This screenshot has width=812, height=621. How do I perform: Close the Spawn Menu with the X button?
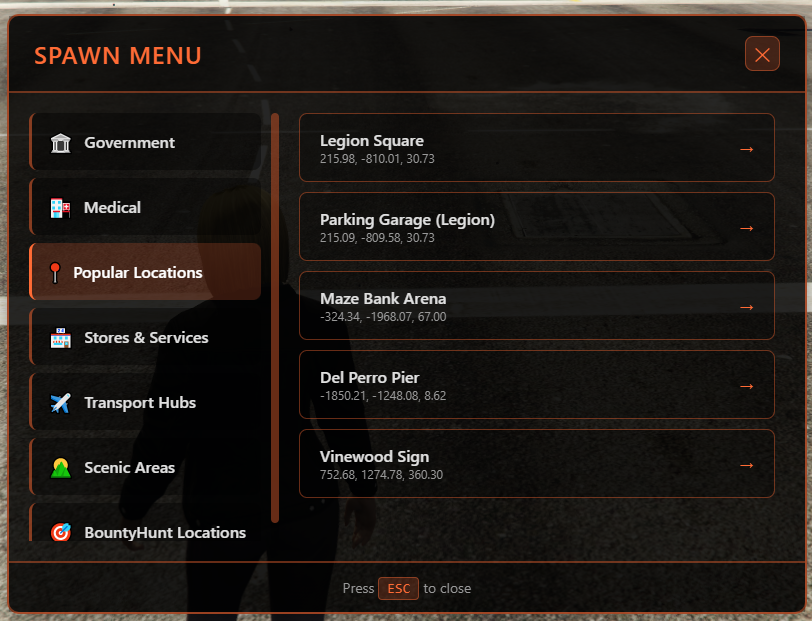click(x=762, y=54)
